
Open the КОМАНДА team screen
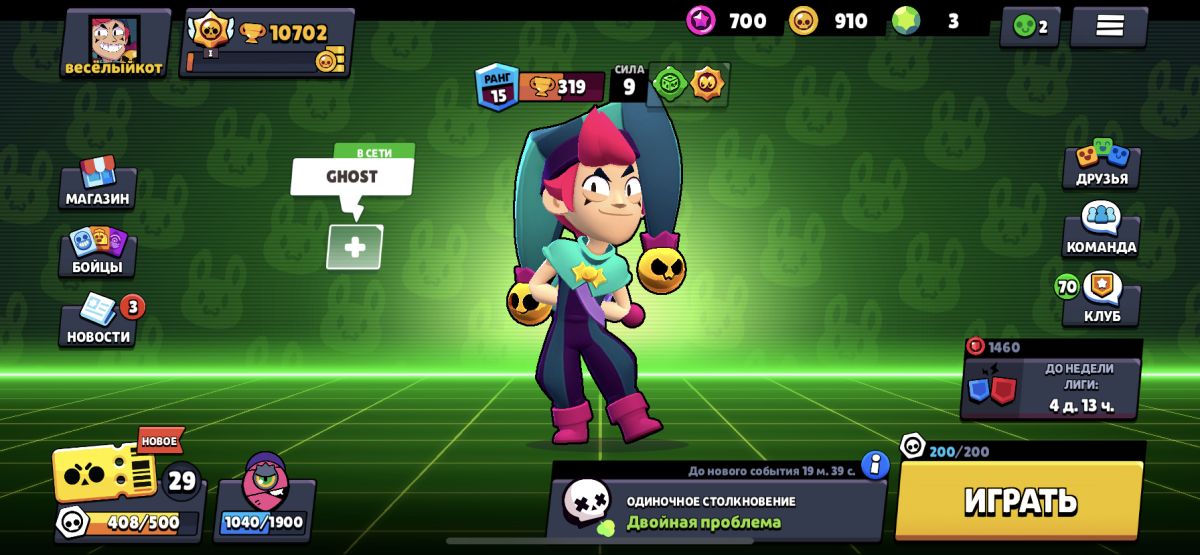[1101, 232]
